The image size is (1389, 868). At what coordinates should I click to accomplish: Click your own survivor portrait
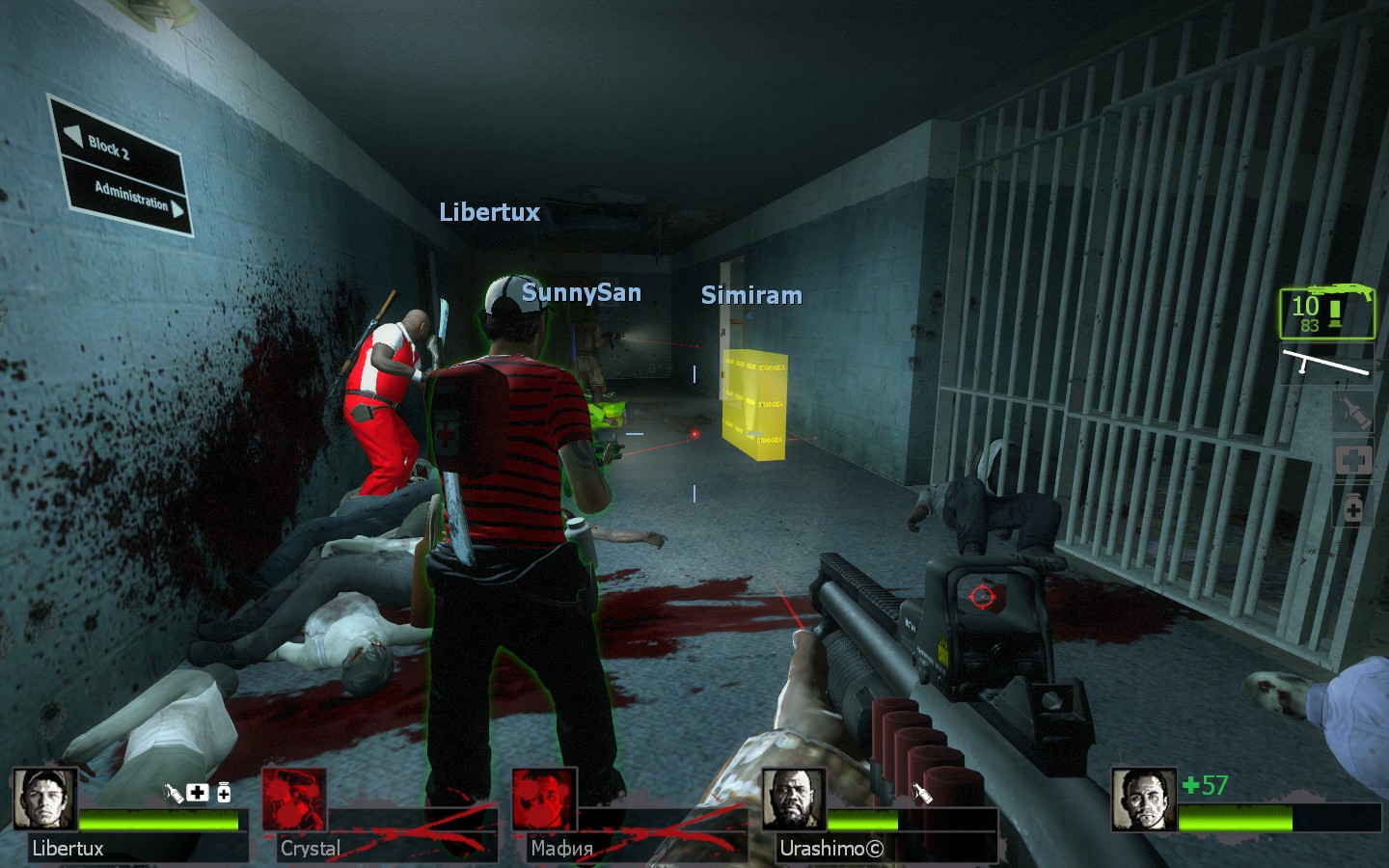point(1143,800)
